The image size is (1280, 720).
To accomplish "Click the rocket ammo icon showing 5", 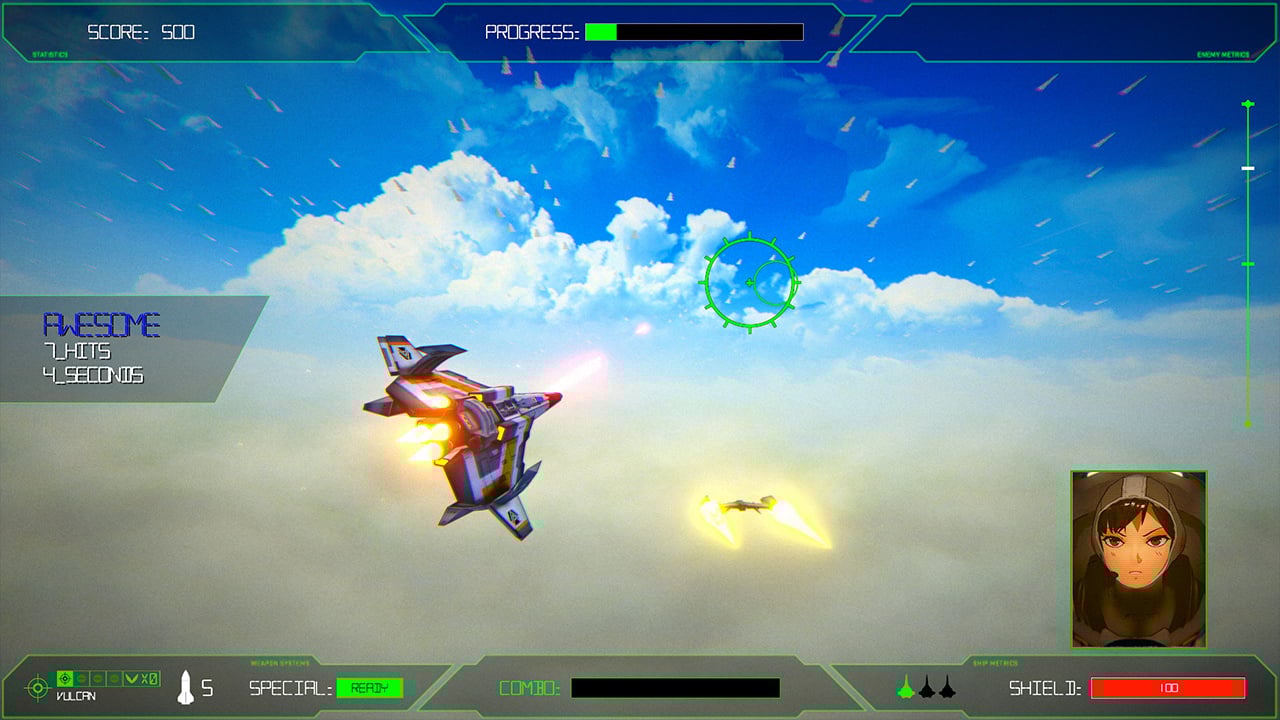I will pyautogui.click(x=185, y=688).
